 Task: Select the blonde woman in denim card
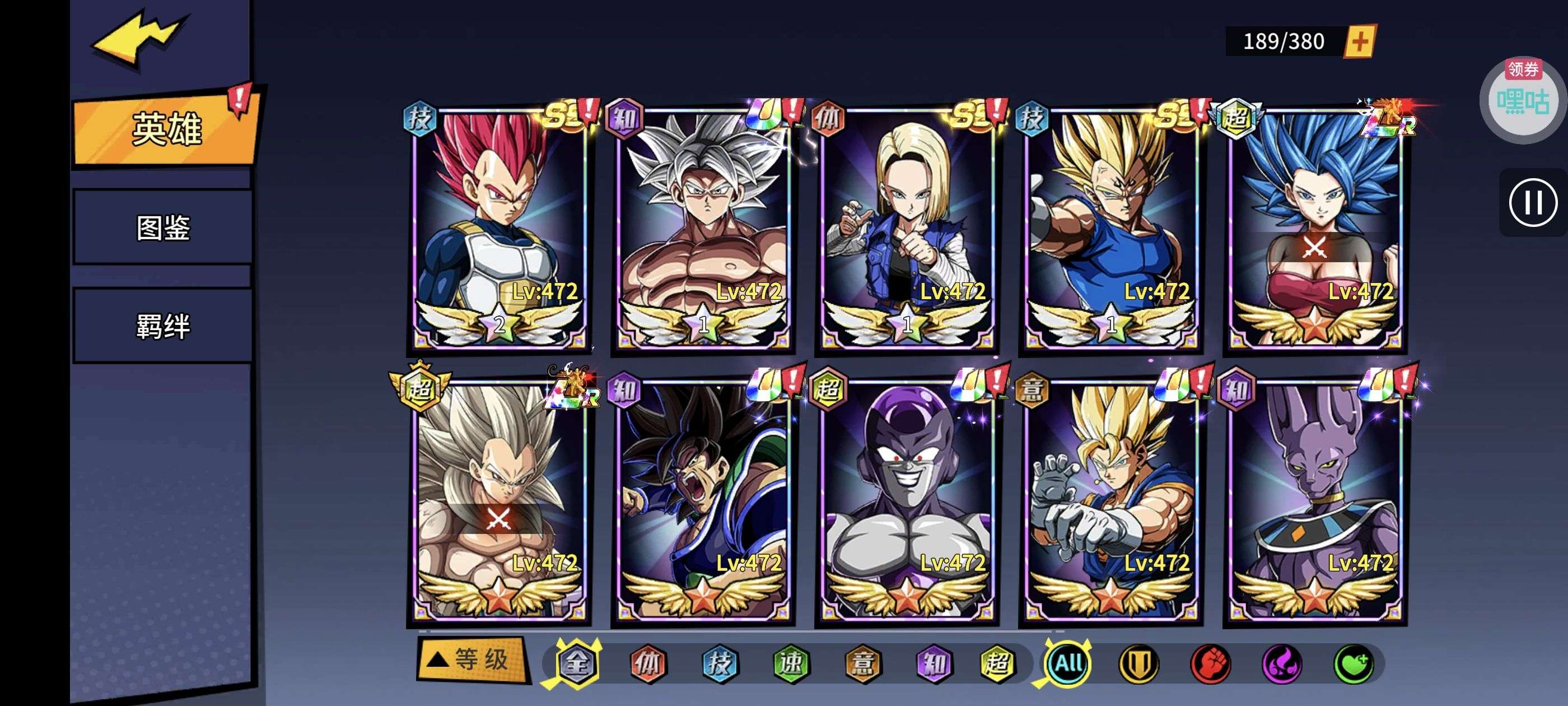tap(907, 229)
